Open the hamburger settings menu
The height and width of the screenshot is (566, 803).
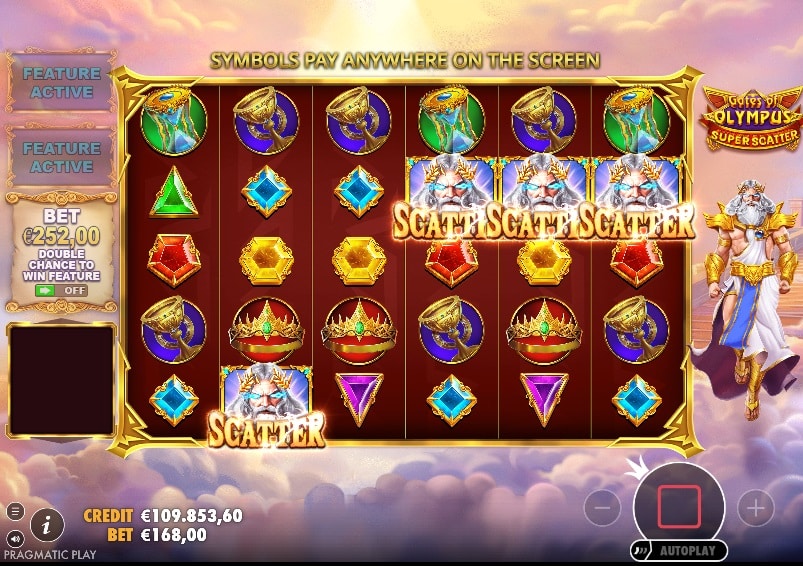point(14,512)
